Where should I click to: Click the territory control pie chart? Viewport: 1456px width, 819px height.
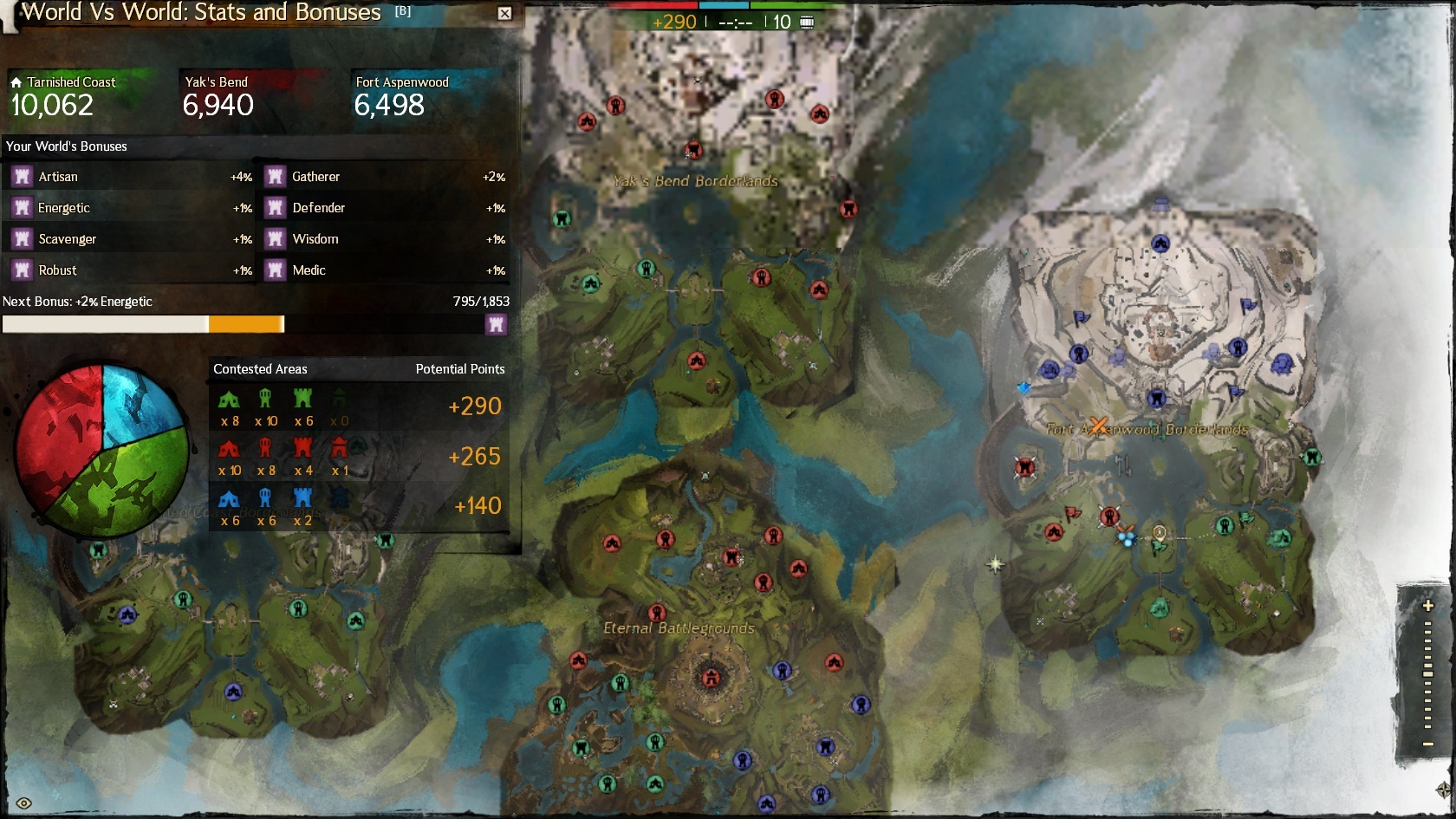point(102,450)
